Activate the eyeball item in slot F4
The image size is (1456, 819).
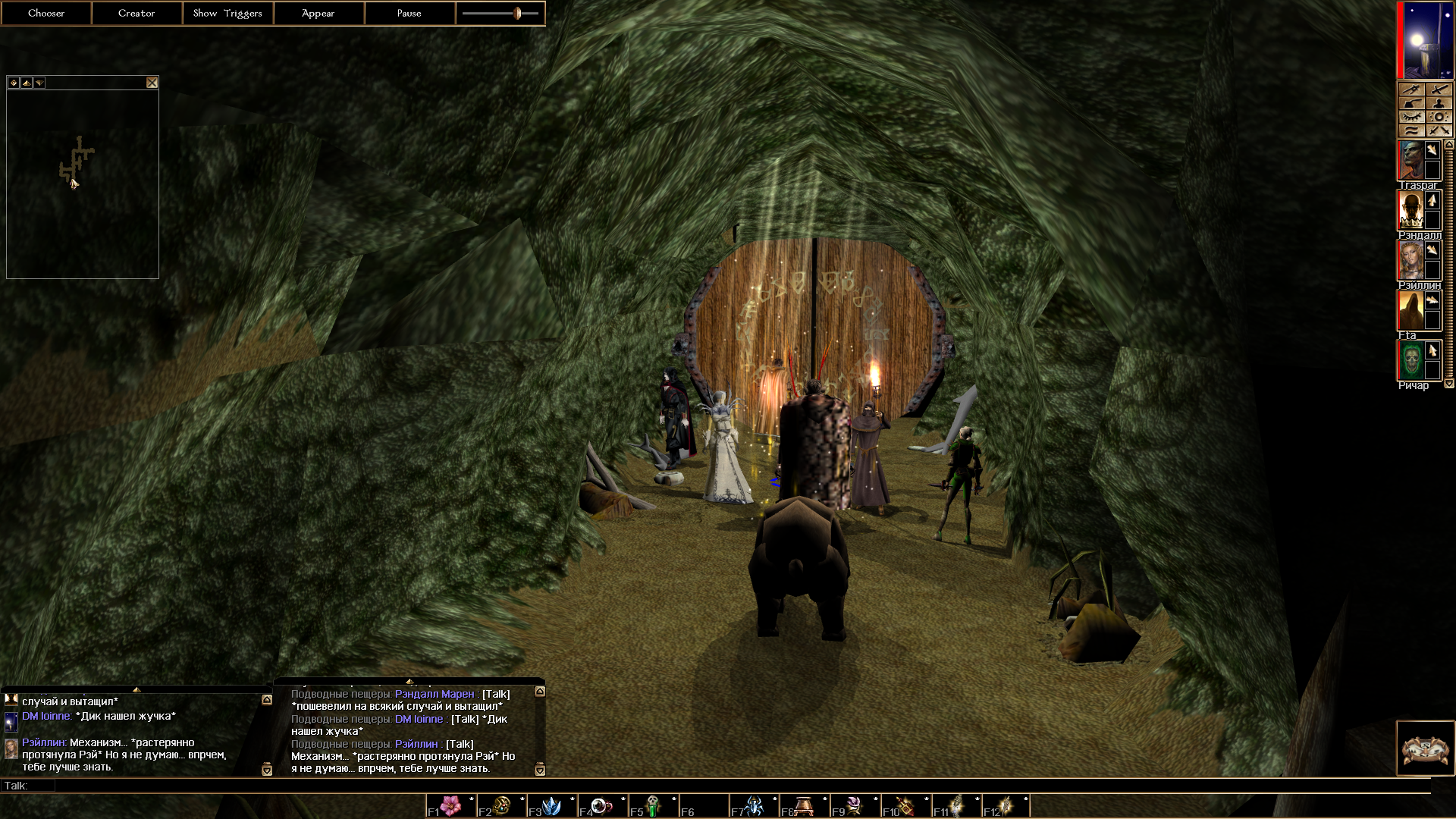click(x=602, y=805)
